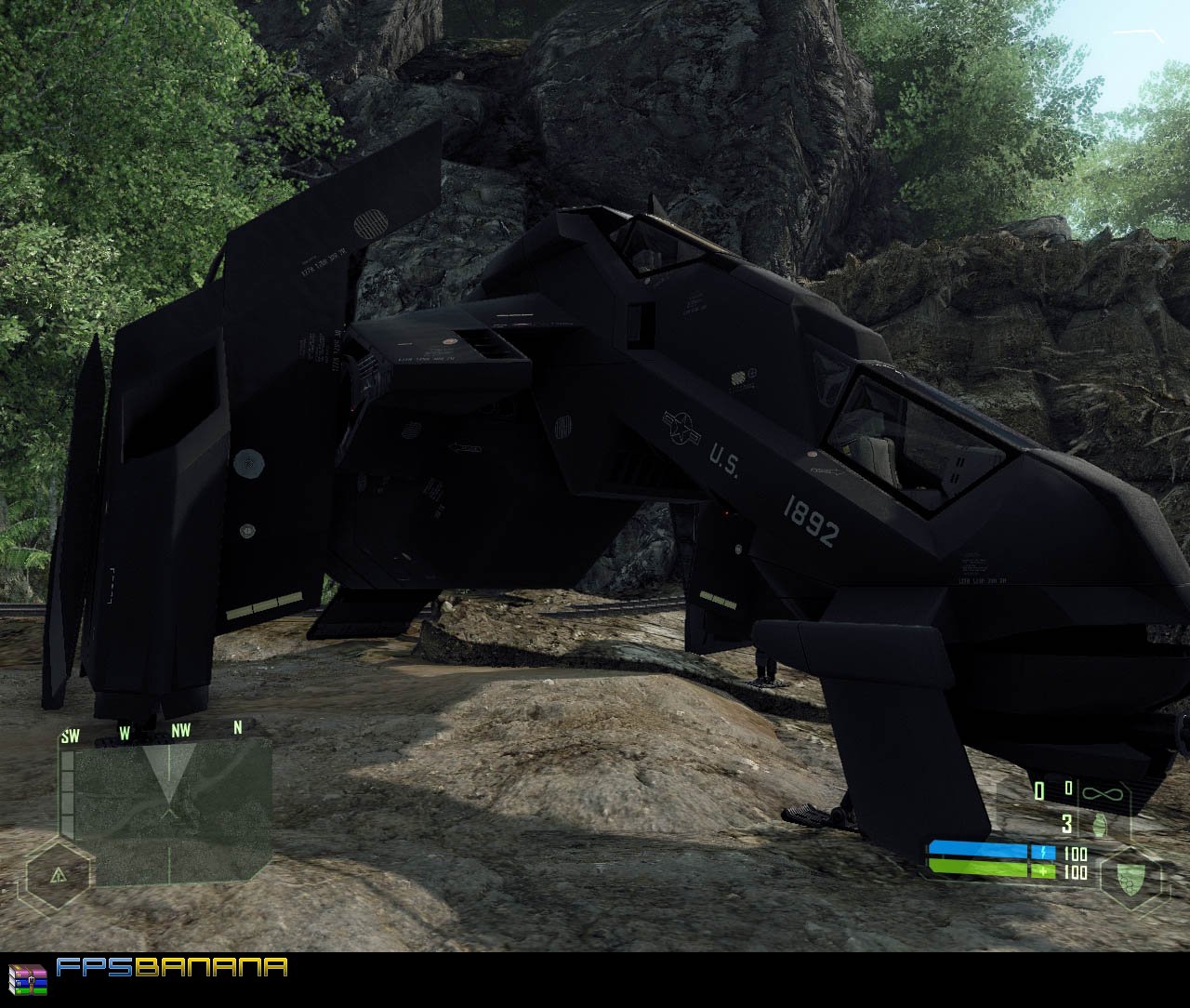Select the N heading on the compass
The height and width of the screenshot is (1008, 1190).
(237, 731)
